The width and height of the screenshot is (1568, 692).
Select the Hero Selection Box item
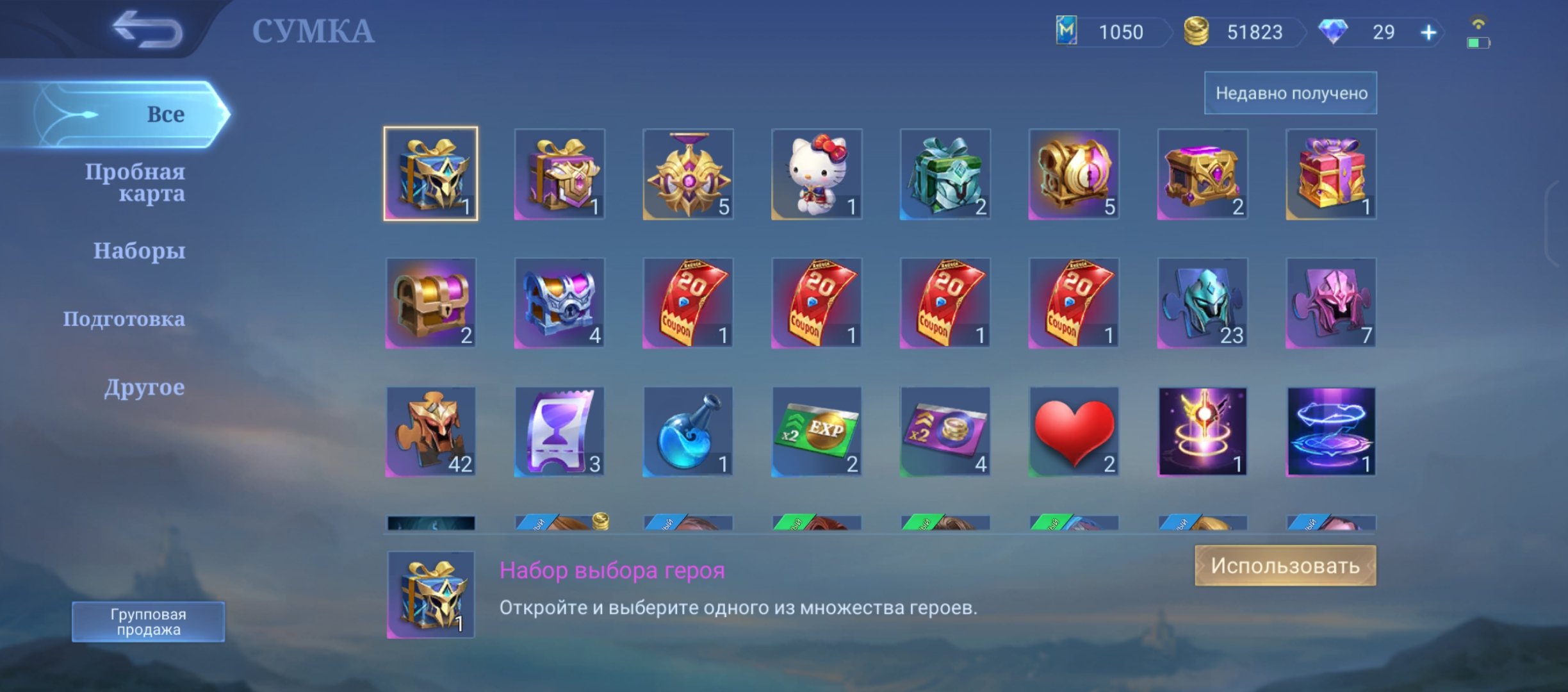(430, 175)
